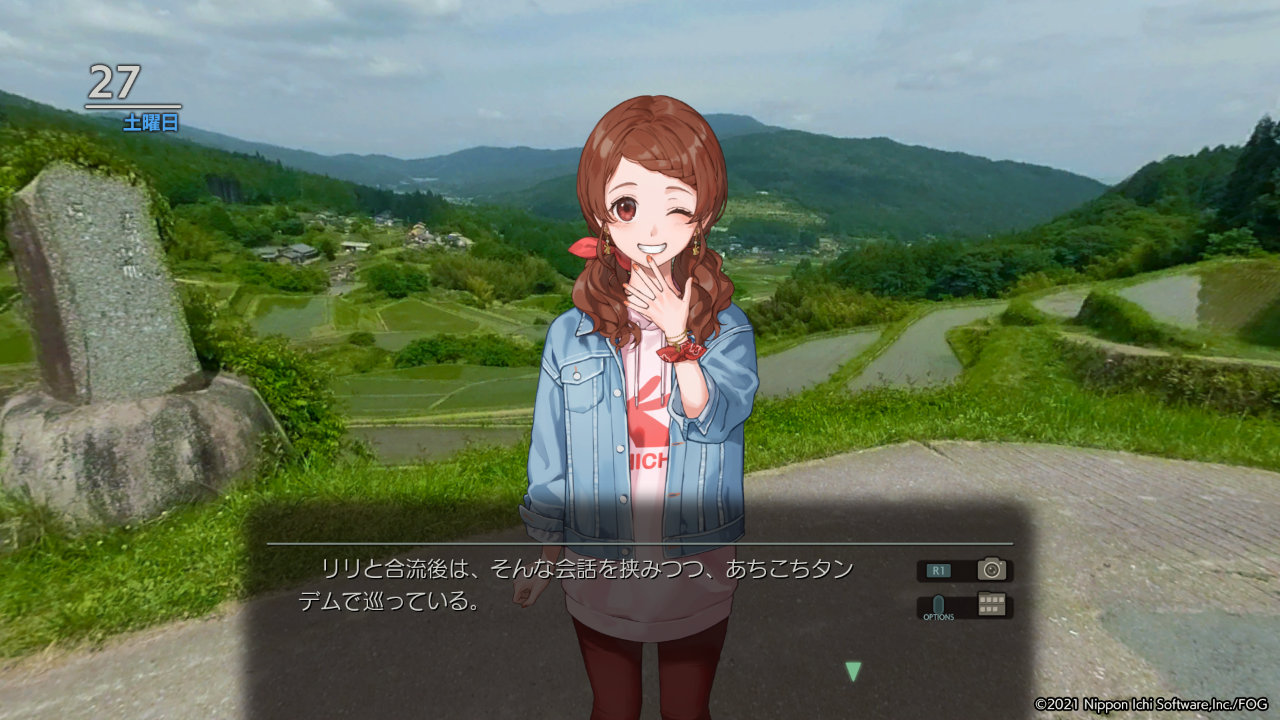This screenshot has width=1280, height=720.
Task: Advance dialogue with the green arrow
Action: coord(853,672)
